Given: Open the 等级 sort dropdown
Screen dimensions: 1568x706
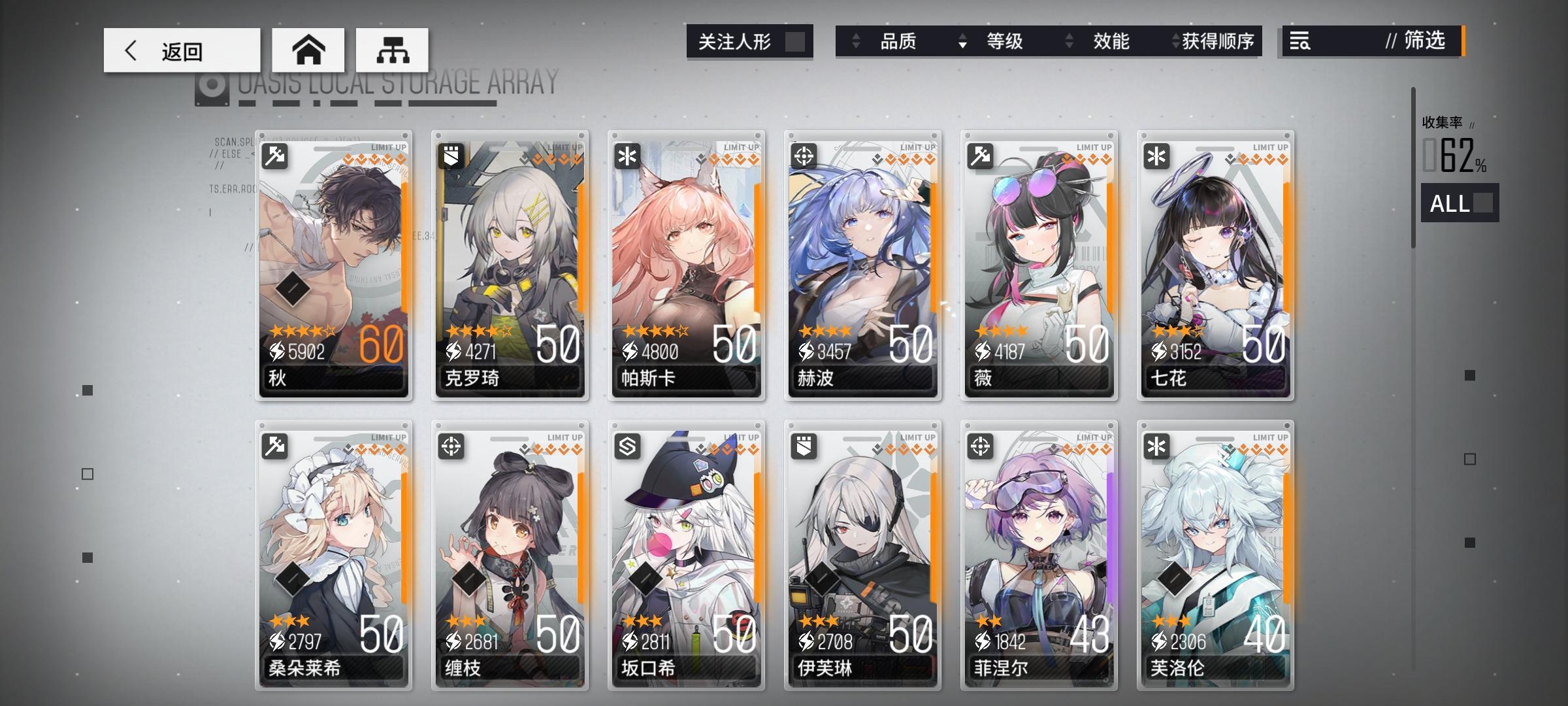Looking at the screenshot, I should (1006, 41).
